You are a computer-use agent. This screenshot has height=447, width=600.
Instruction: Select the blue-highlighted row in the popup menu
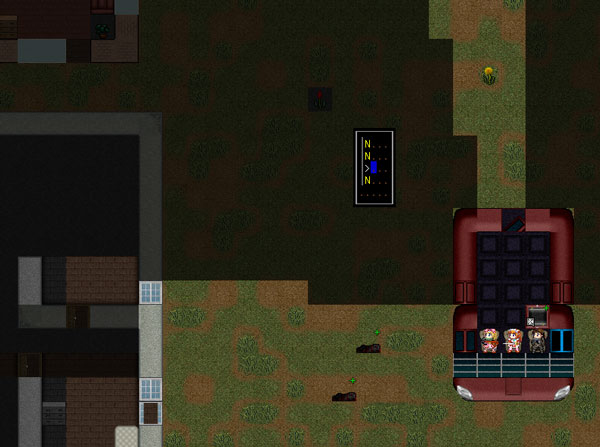(x=374, y=167)
